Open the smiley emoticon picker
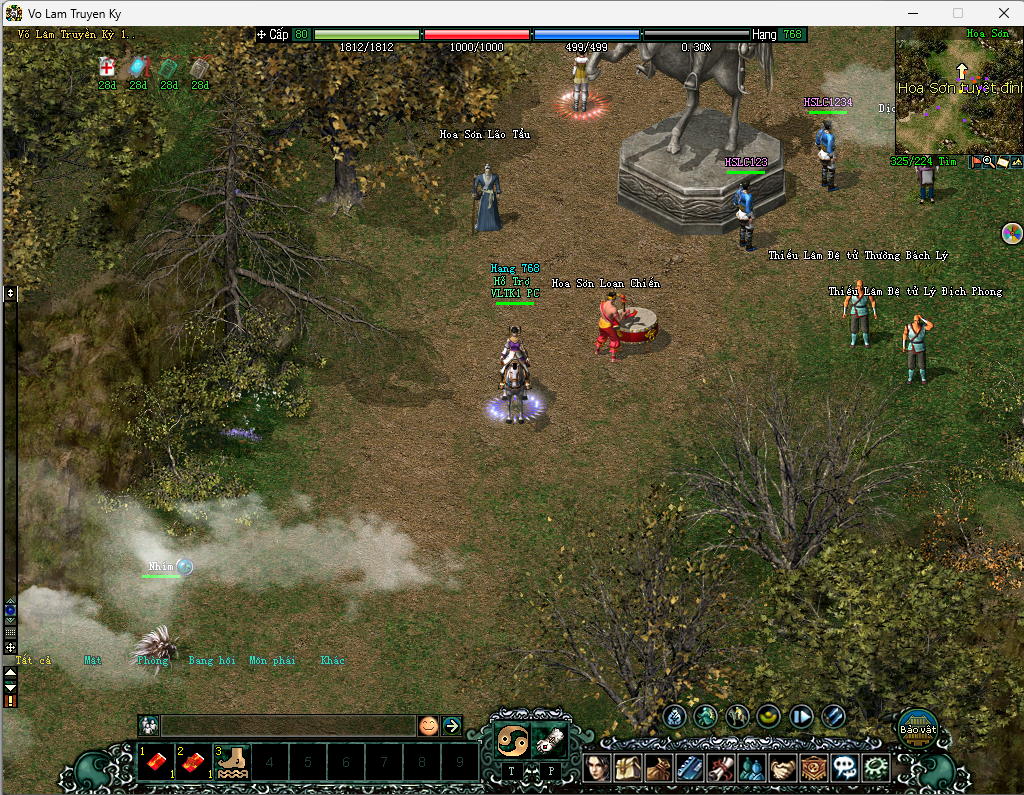The height and width of the screenshot is (795, 1024). pos(428,726)
